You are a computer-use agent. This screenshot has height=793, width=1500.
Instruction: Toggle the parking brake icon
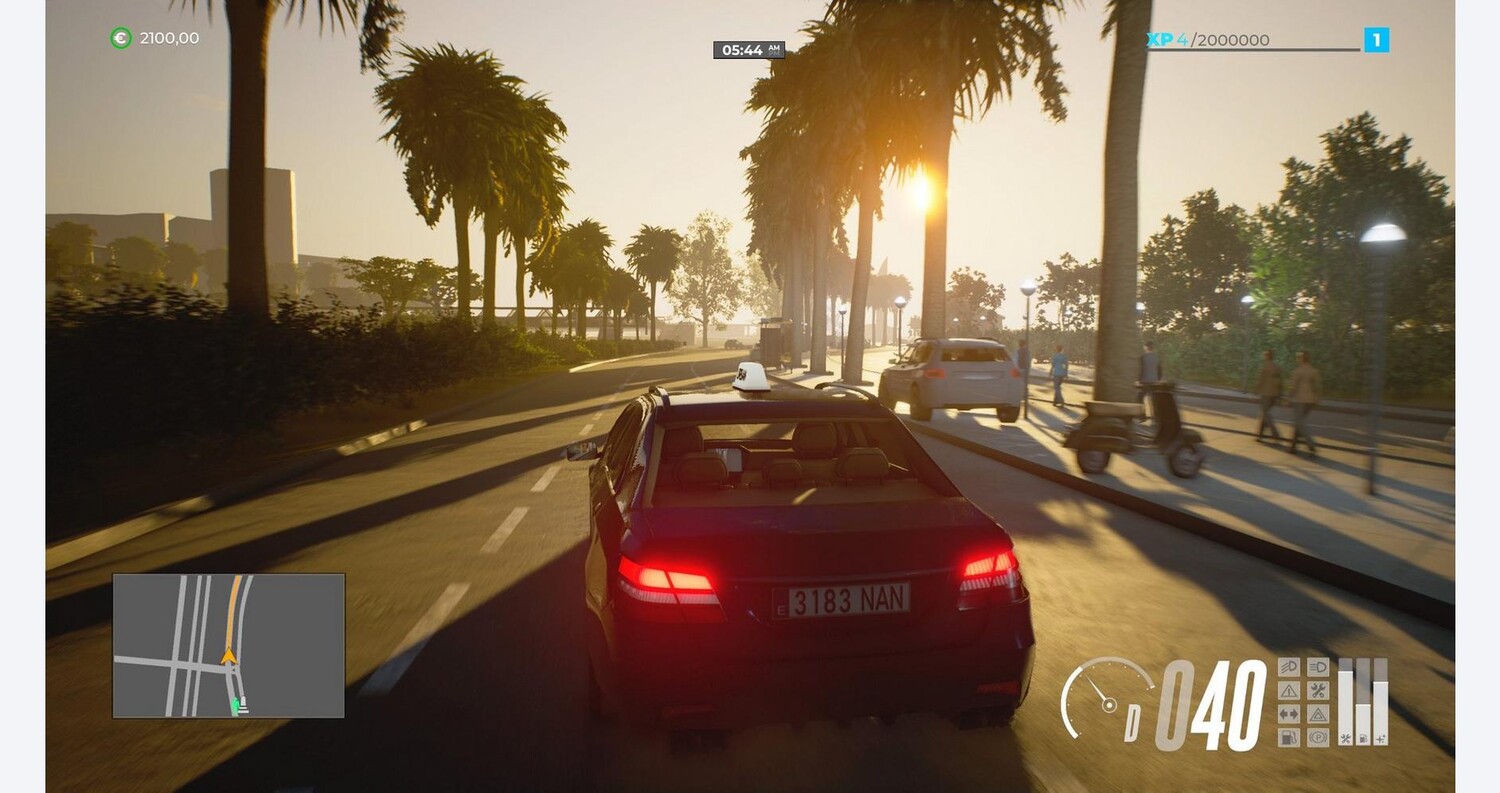(x=1318, y=738)
